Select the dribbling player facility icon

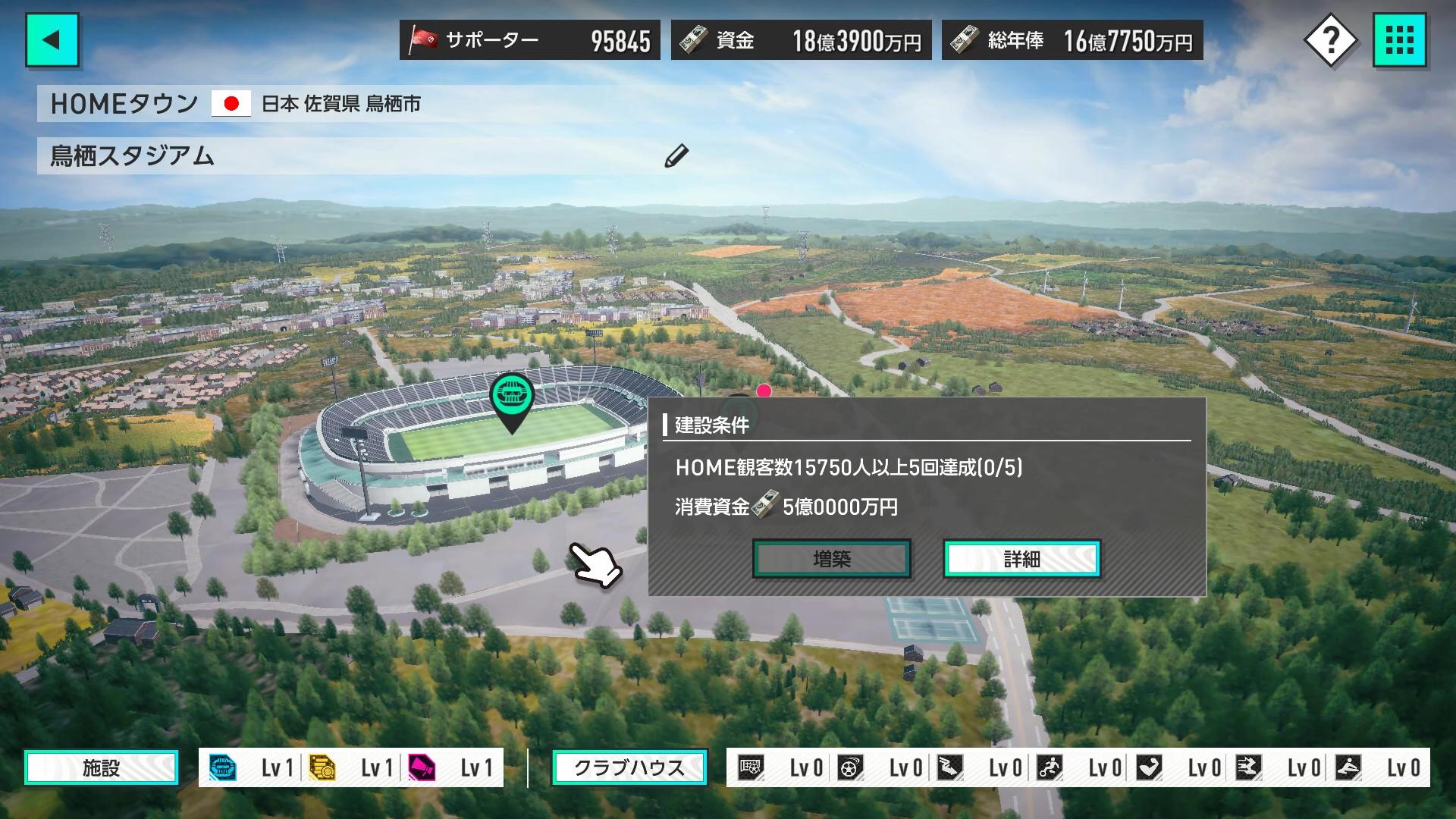coord(1049,767)
